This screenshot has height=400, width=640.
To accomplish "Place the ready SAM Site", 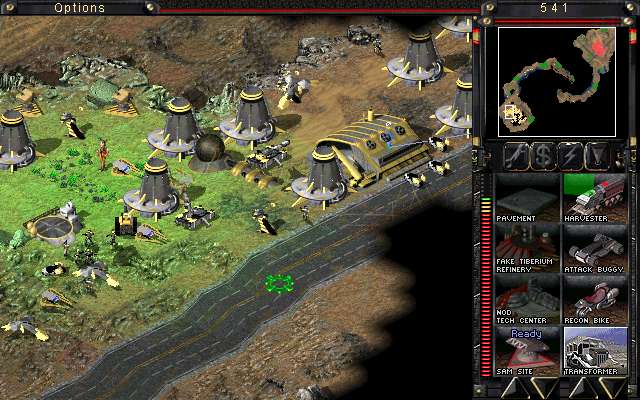I will [x=529, y=350].
